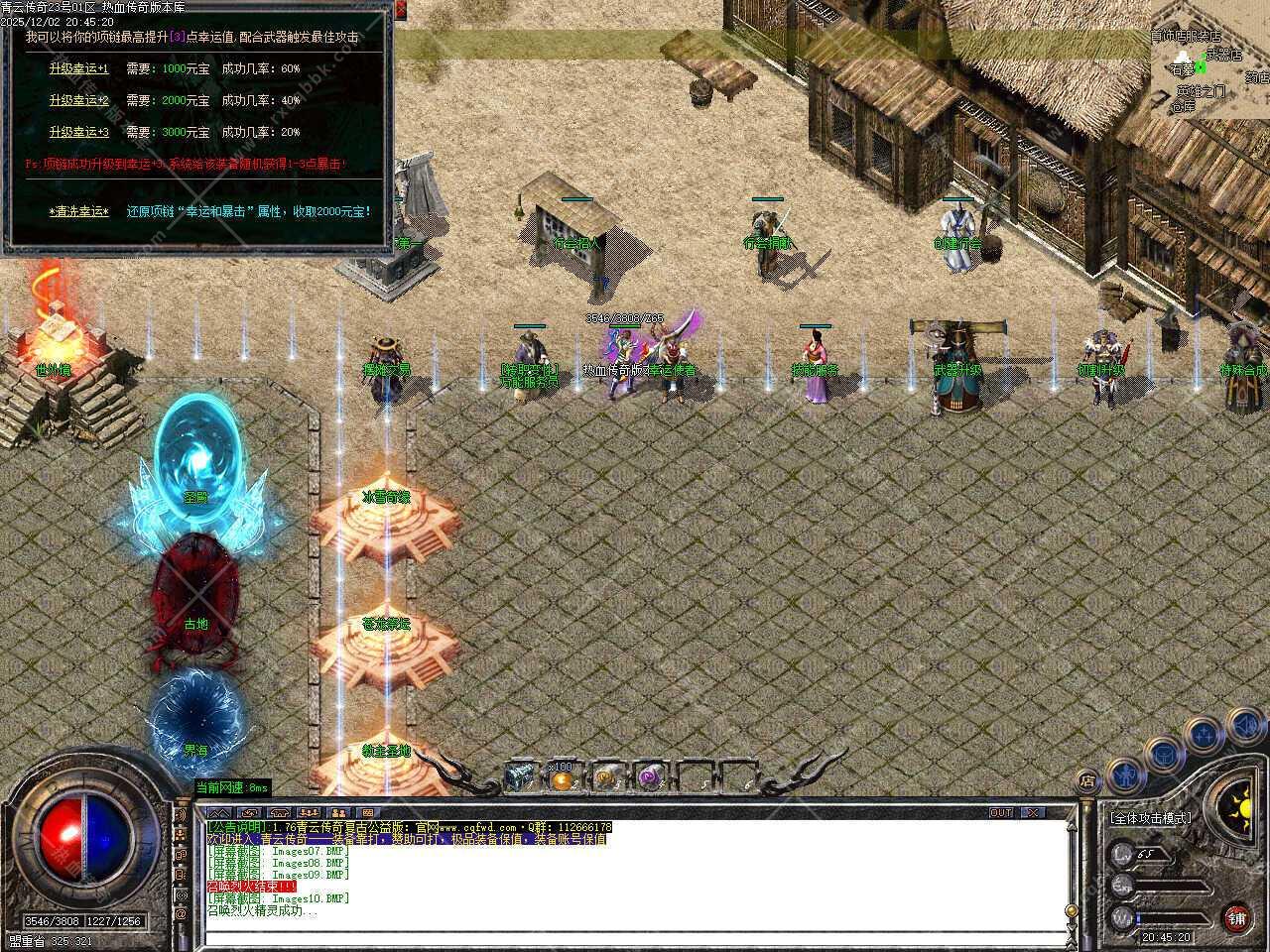The image size is (1270, 952).
Task: Choose the 升级幸运+1 upgrade option
Action: (78, 69)
